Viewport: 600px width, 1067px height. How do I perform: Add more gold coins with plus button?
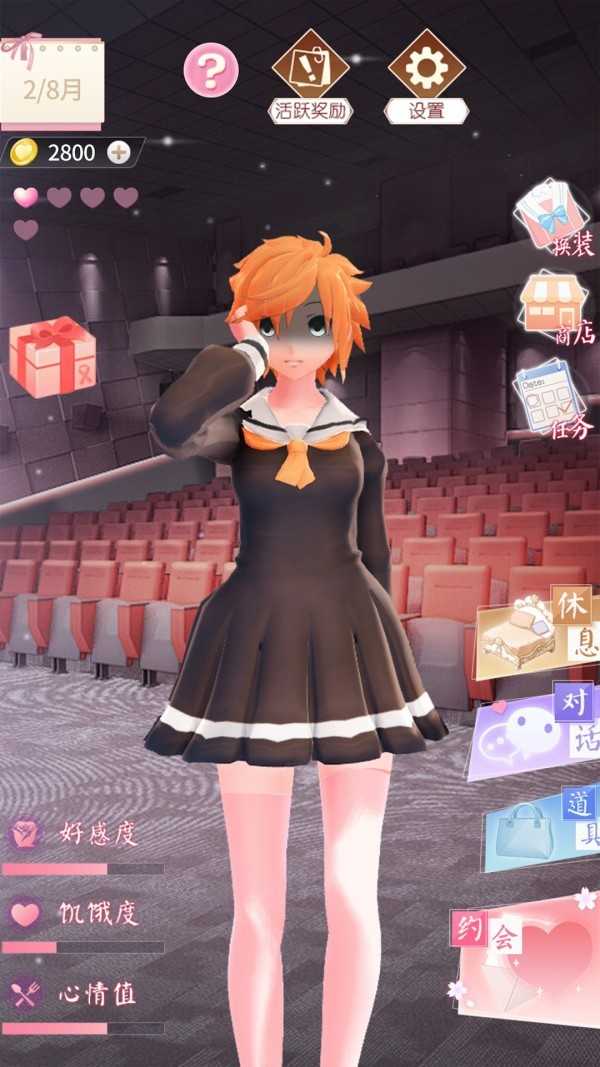[x=119, y=152]
